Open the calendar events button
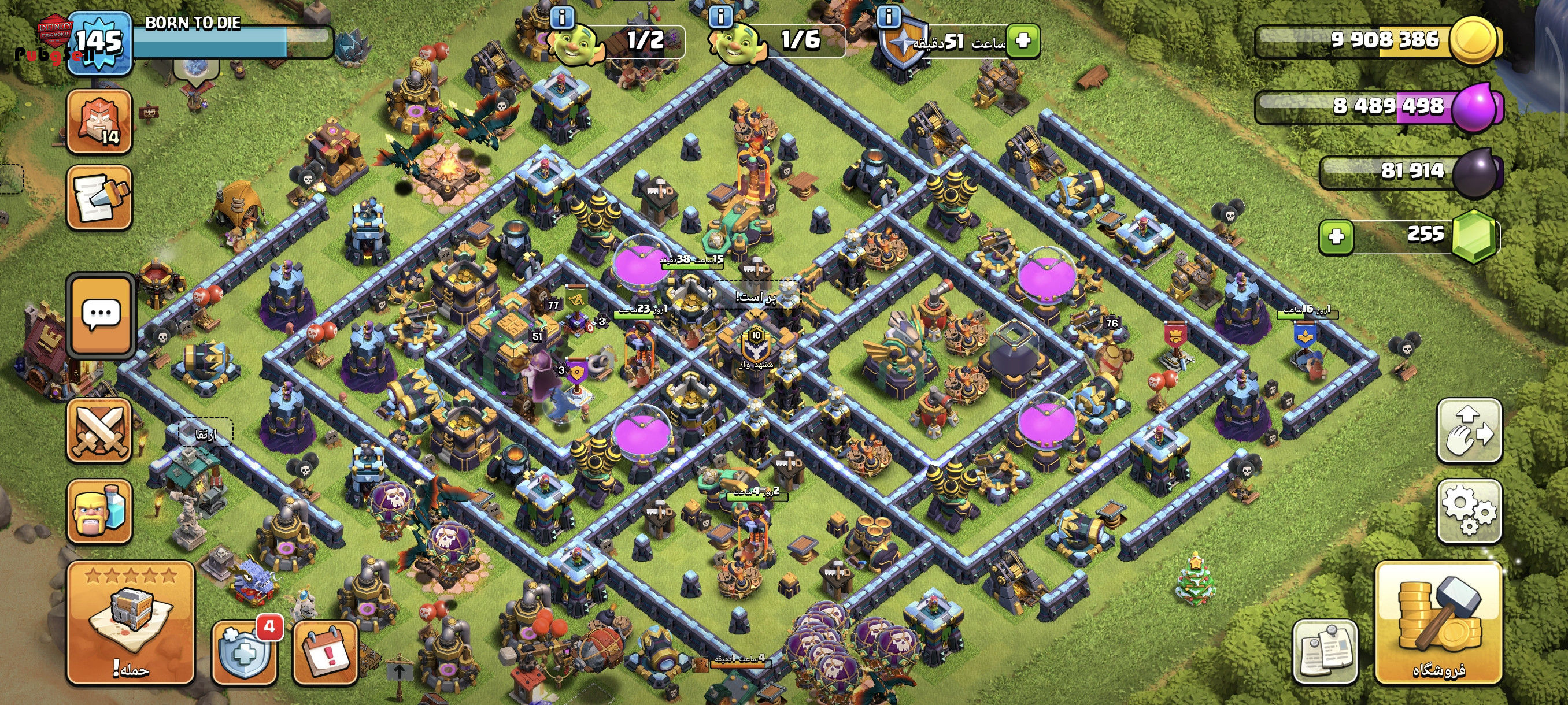Screen dimensions: 1568x705 [x=325, y=652]
